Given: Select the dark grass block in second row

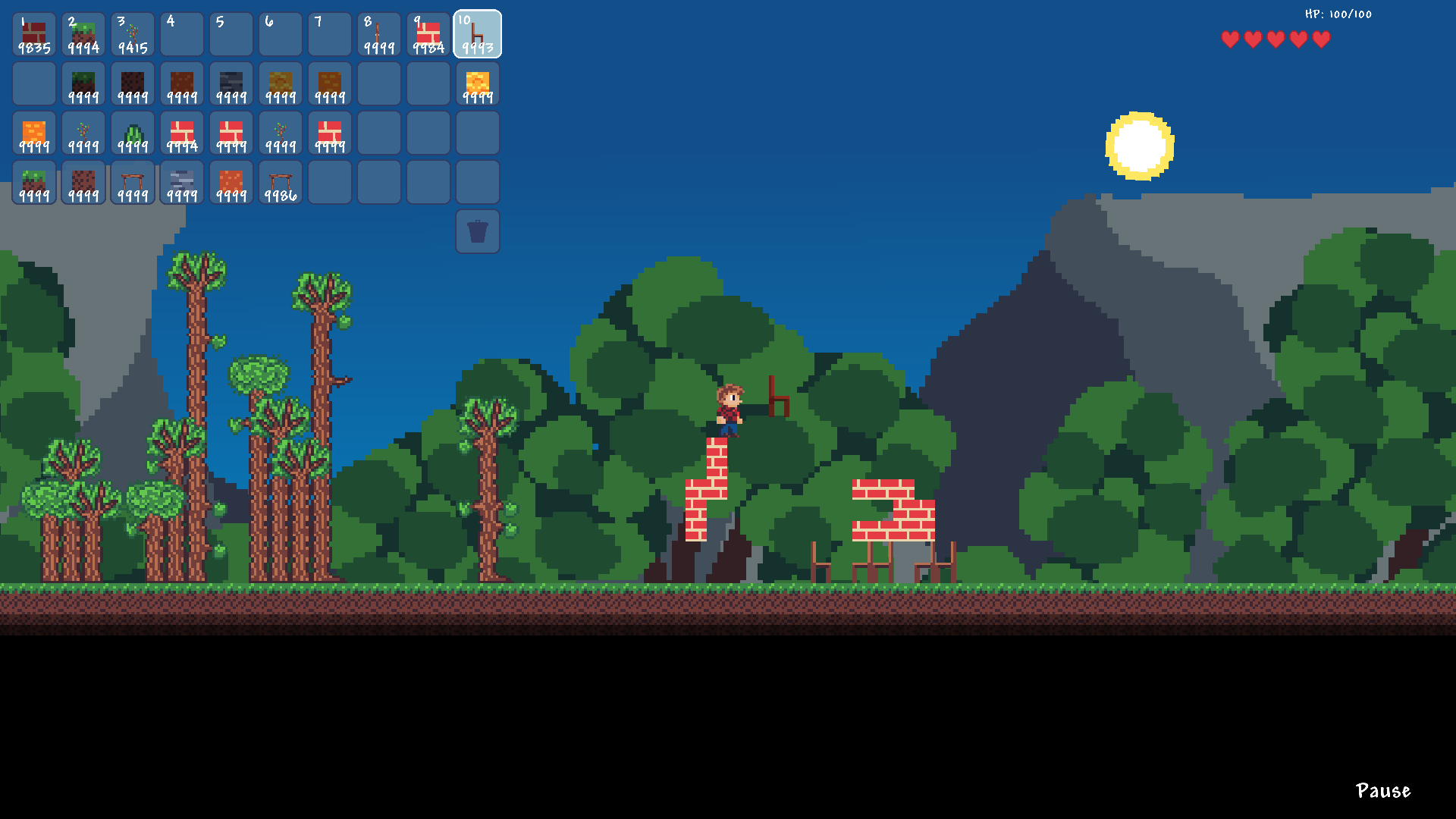Looking at the screenshot, I should [83, 84].
